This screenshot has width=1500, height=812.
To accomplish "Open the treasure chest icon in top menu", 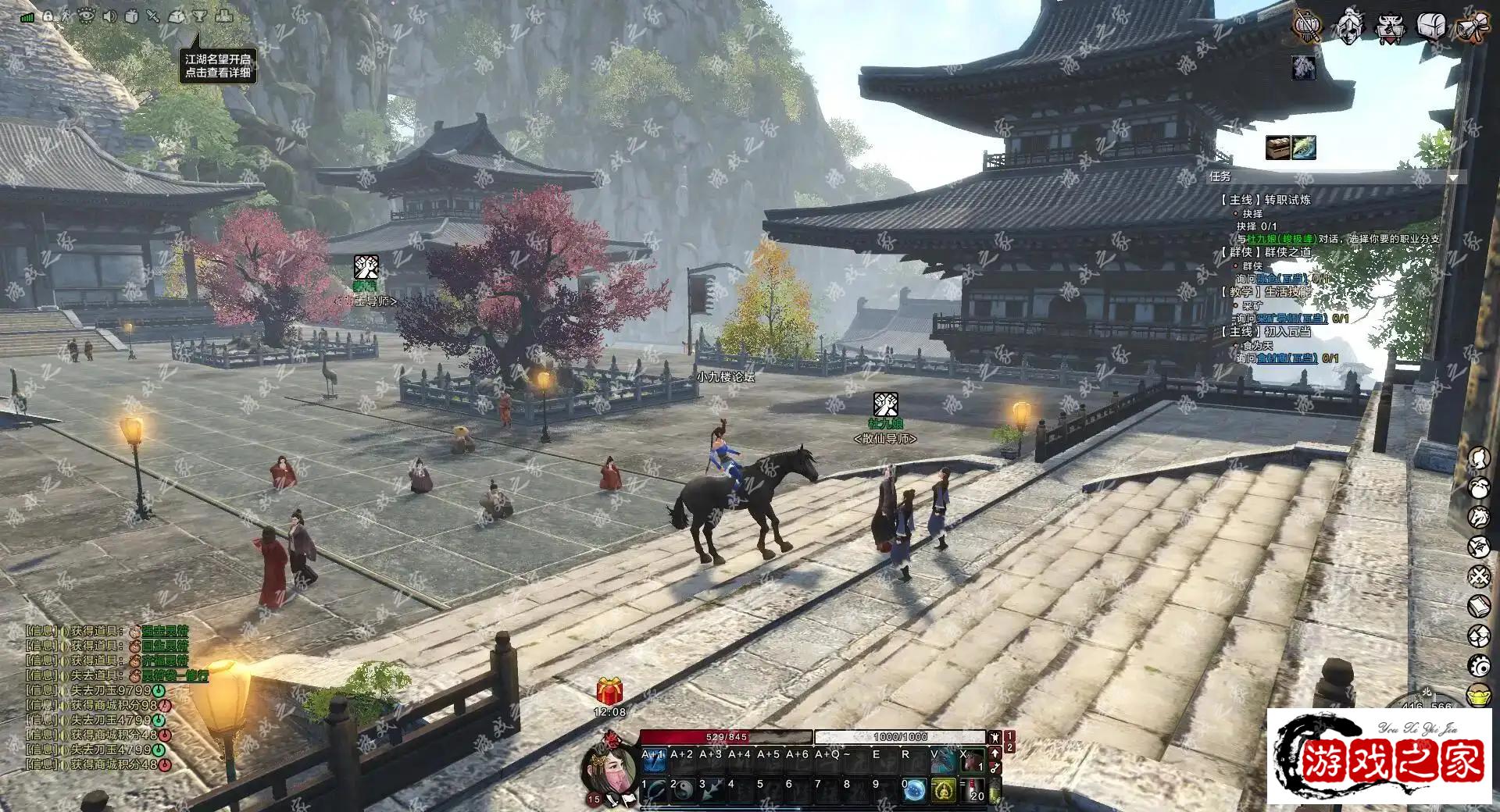I will 1430,27.
